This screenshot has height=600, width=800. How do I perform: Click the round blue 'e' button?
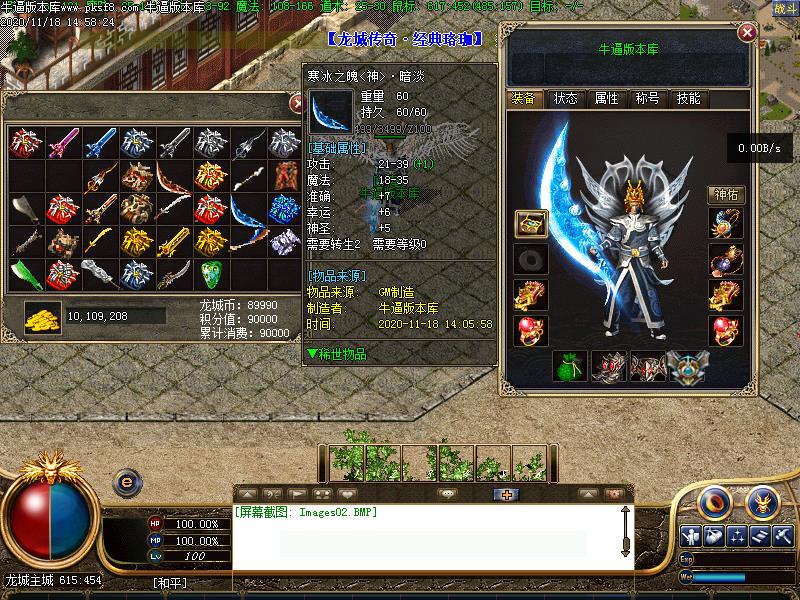[x=127, y=482]
